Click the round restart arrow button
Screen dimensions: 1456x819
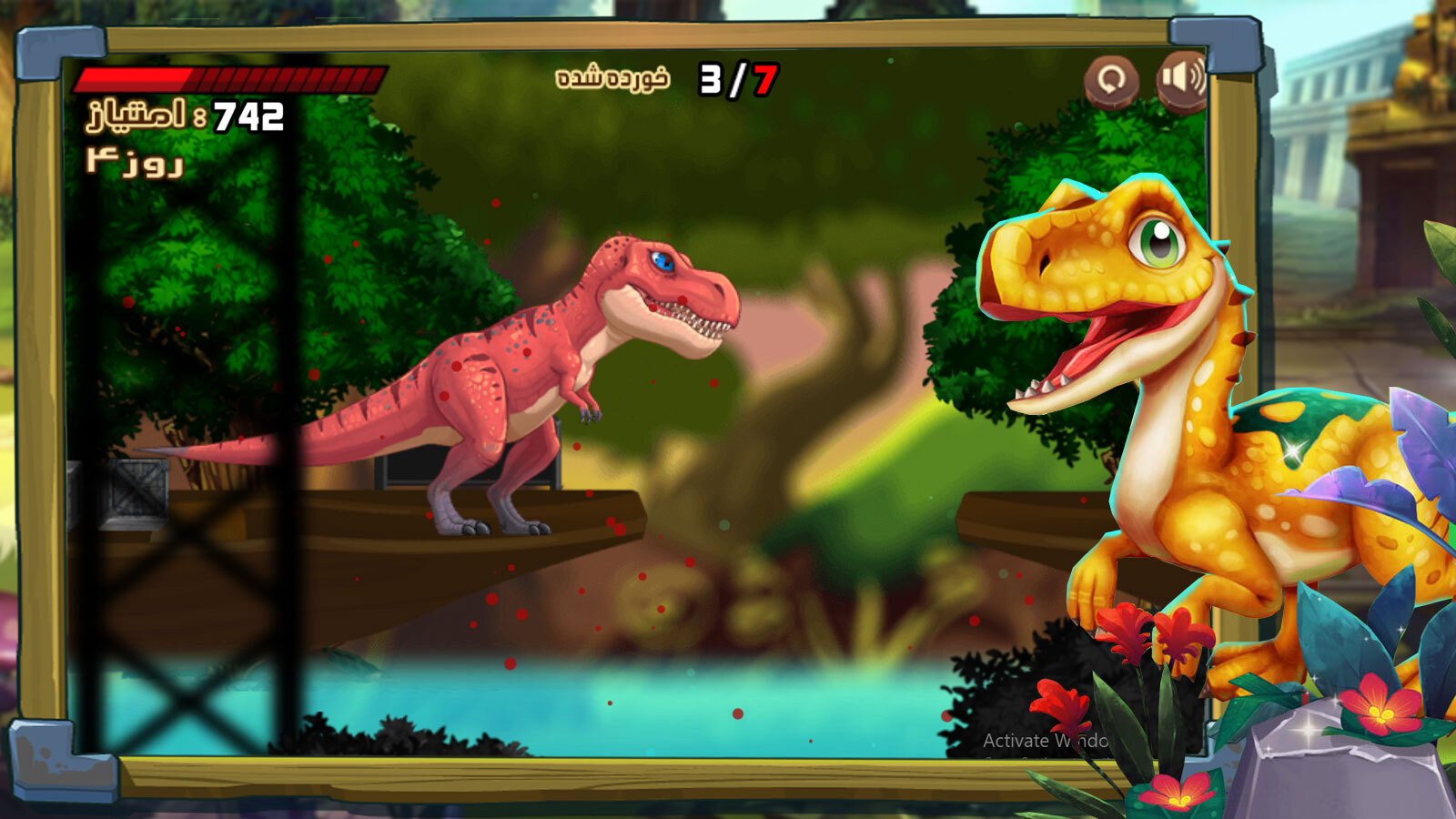coord(1110,80)
